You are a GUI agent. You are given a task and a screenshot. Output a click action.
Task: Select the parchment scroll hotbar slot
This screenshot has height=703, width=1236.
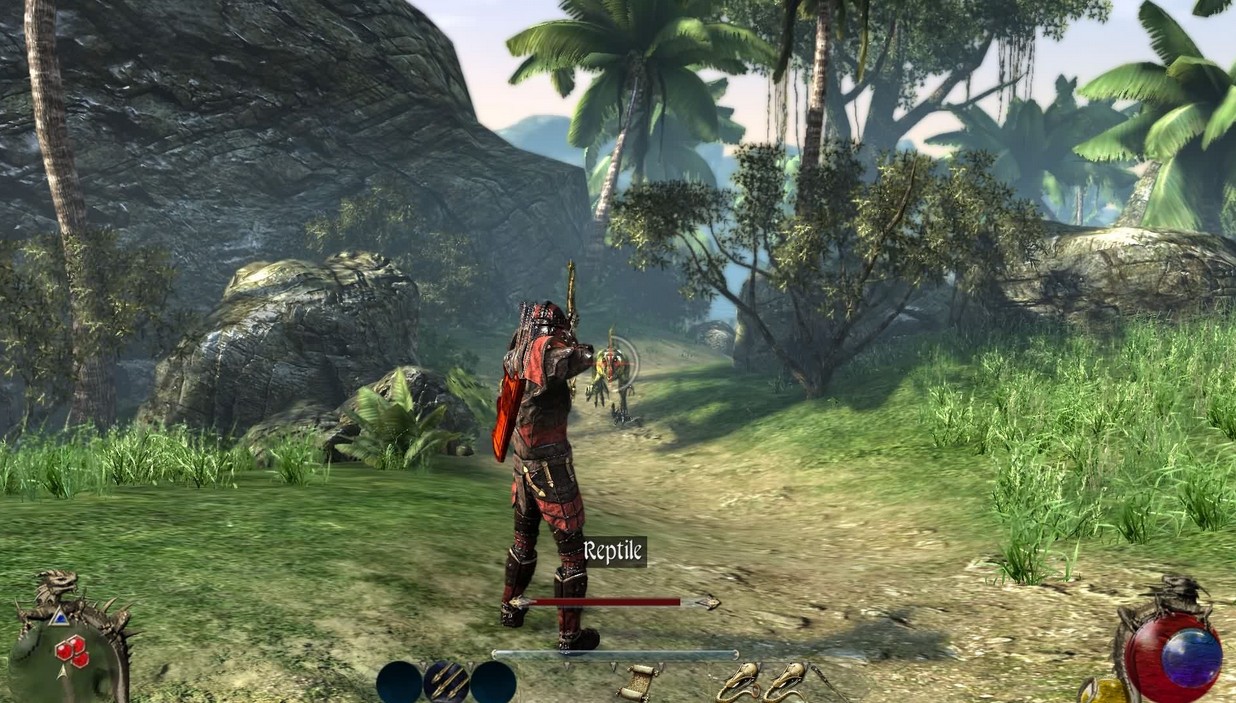[637, 681]
